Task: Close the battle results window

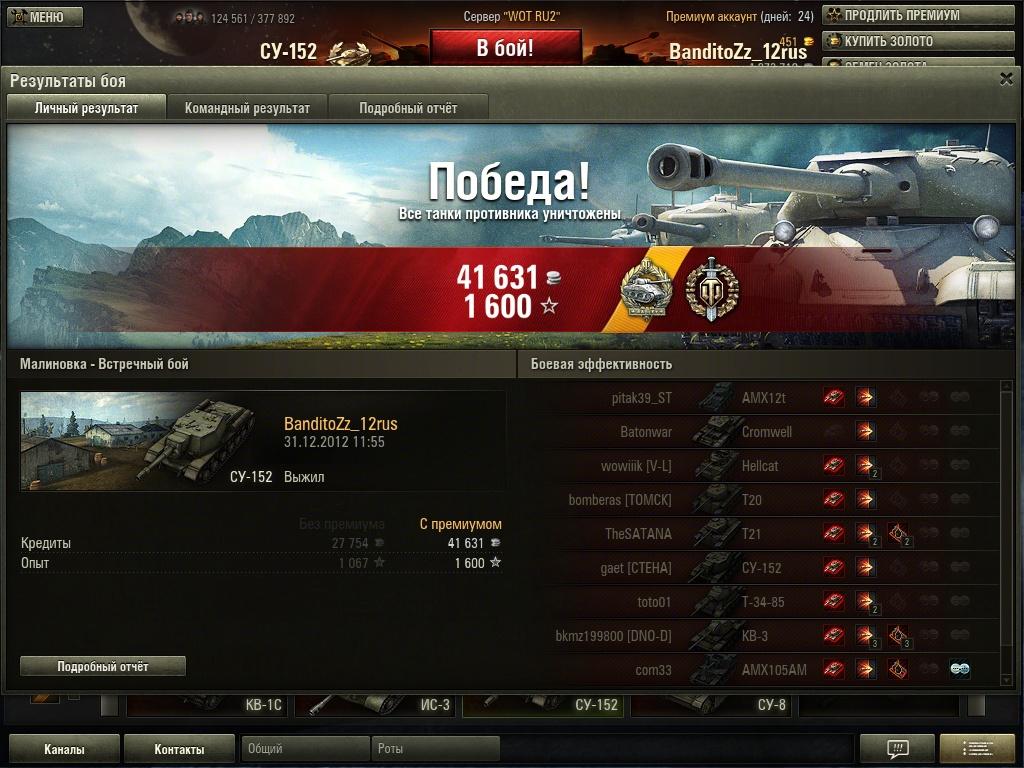Action: tap(1006, 79)
